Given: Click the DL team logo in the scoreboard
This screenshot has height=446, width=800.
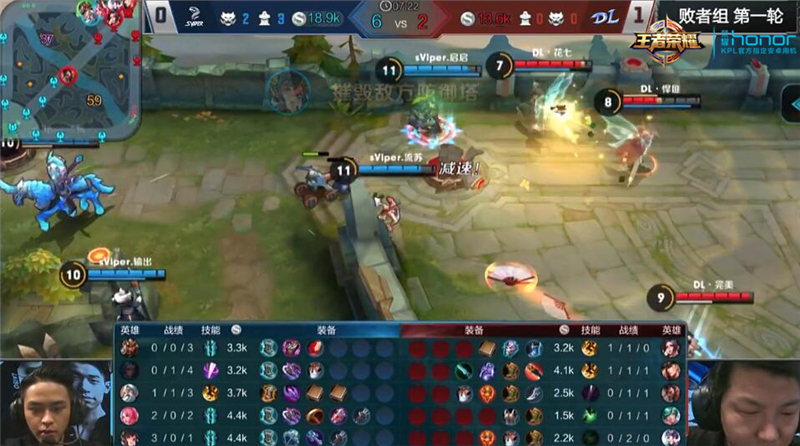Looking at the screenshot, I should (x=606, y=16).
